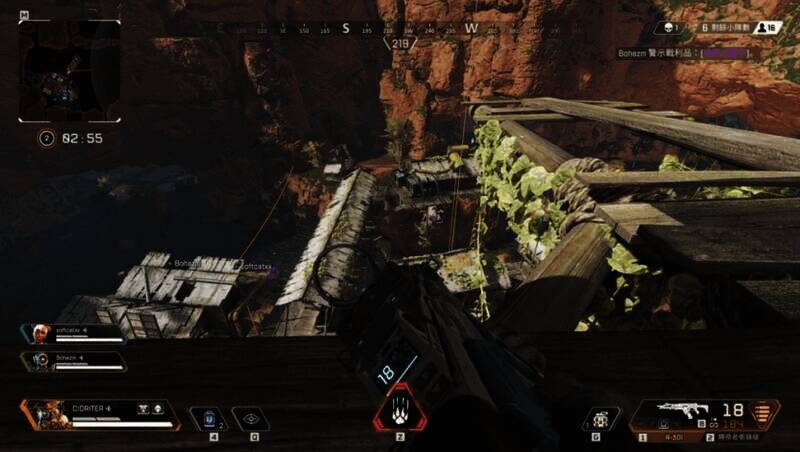Select the softcatxx teammate panel
This screenshot has height=452, width=800.
[x=73, y=334]
